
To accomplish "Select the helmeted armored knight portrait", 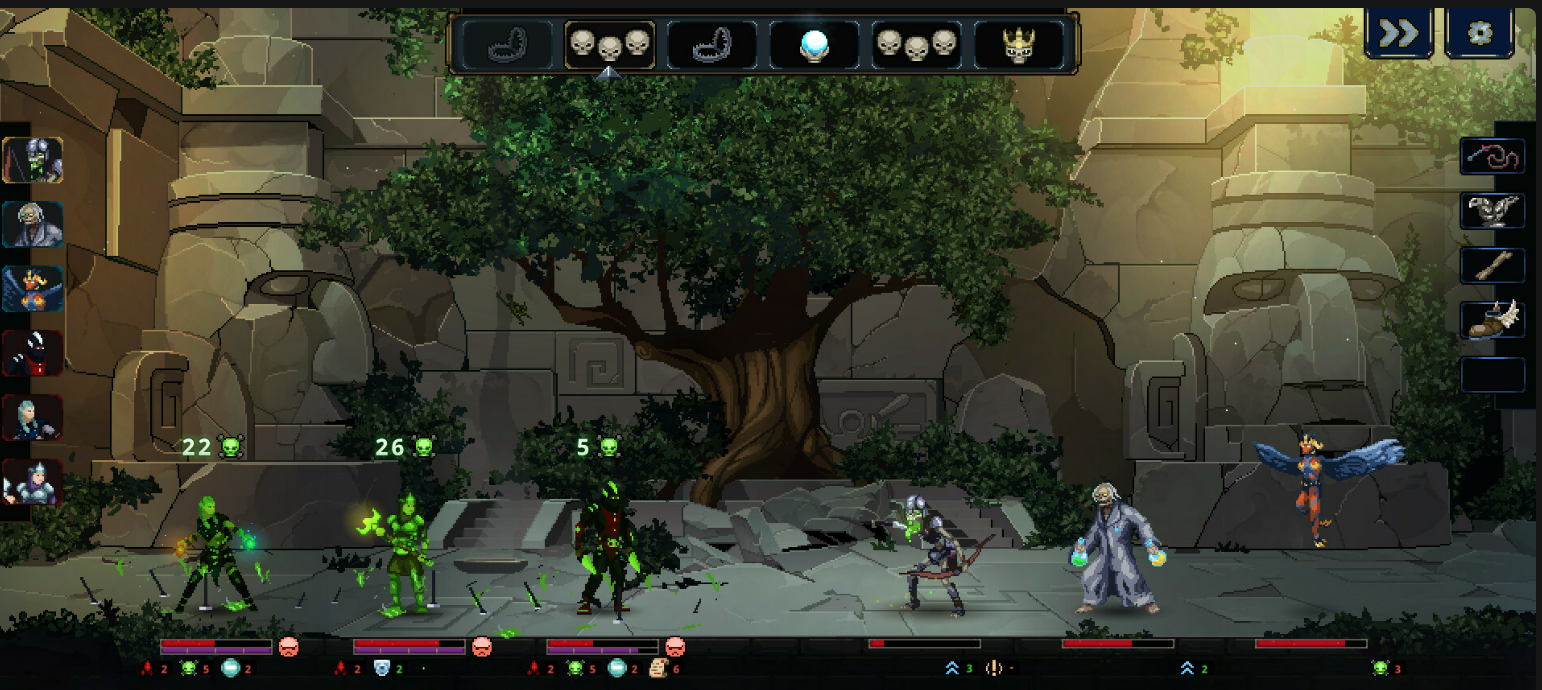I will pyautogui.click(x=33, y=481).
